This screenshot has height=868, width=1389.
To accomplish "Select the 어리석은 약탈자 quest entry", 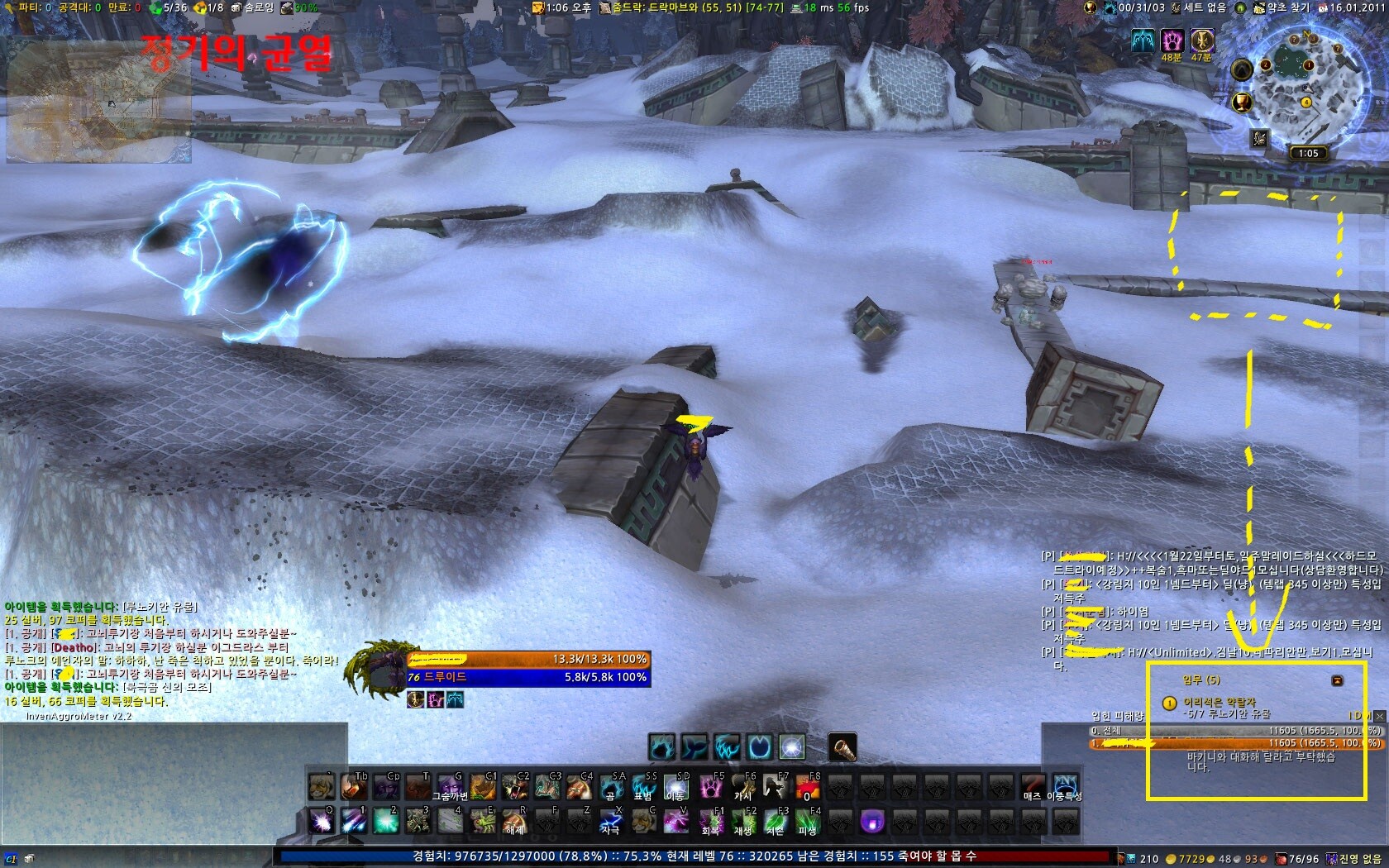I will coord(1220,702).
